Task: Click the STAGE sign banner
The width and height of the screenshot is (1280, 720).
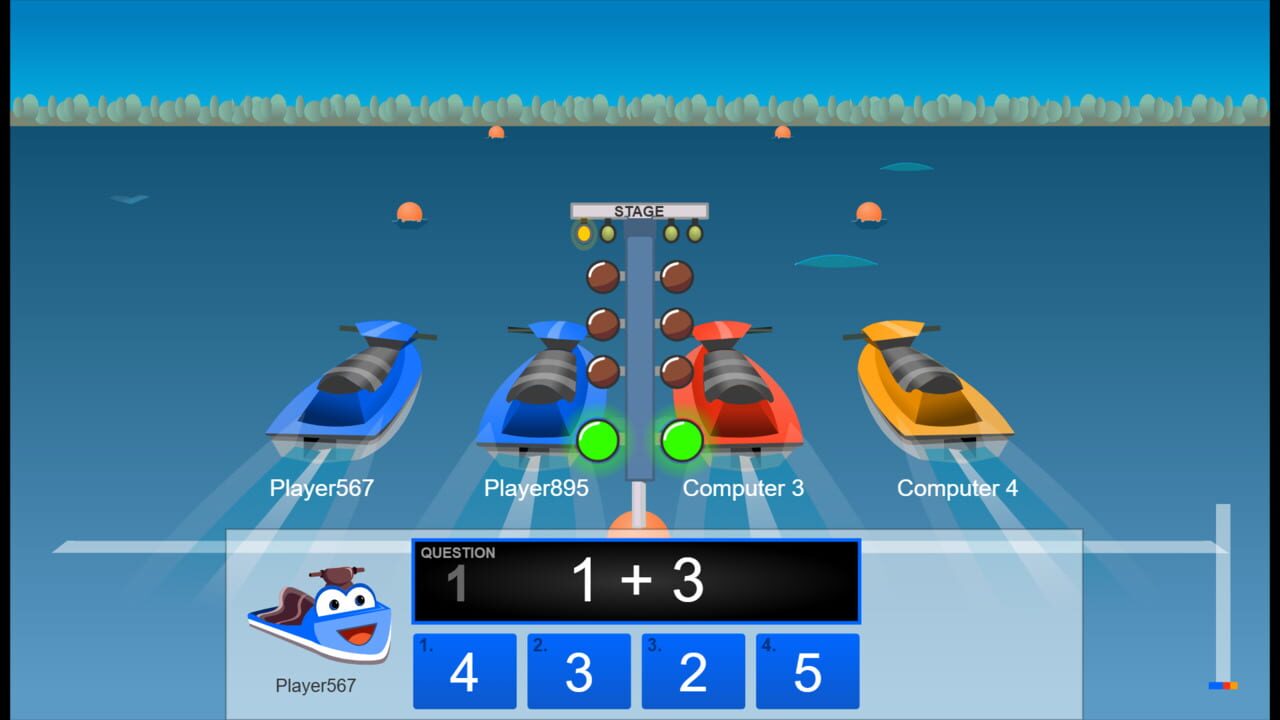Action: coord(639,211)
